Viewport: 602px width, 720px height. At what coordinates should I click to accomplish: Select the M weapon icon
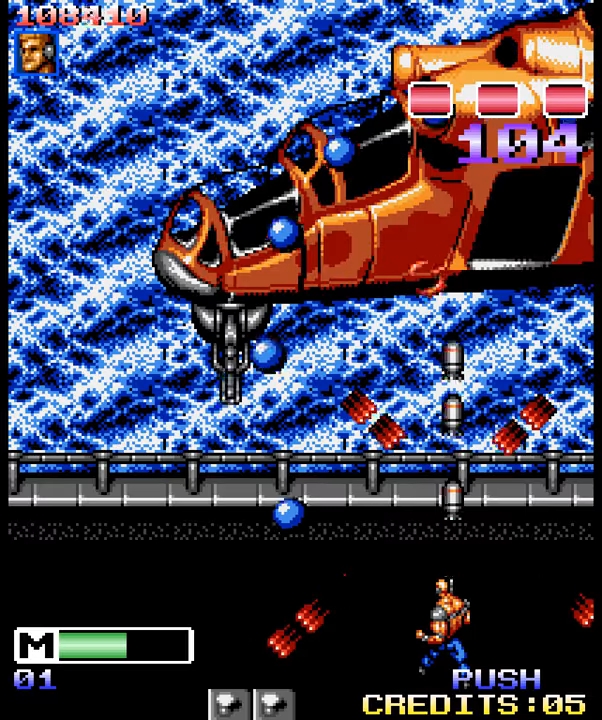(x=36, y=645)
